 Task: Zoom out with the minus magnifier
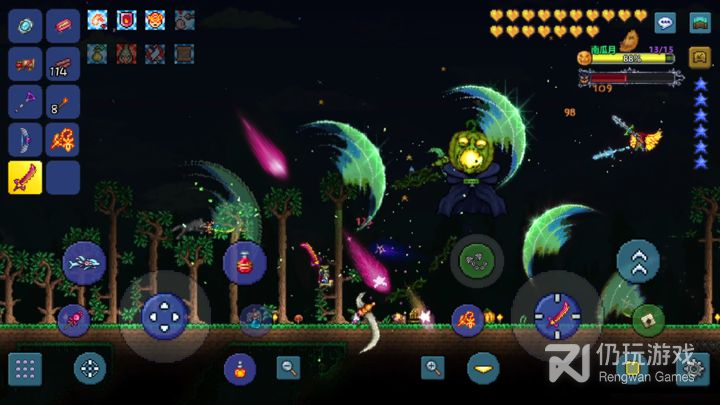coord(289,367)
